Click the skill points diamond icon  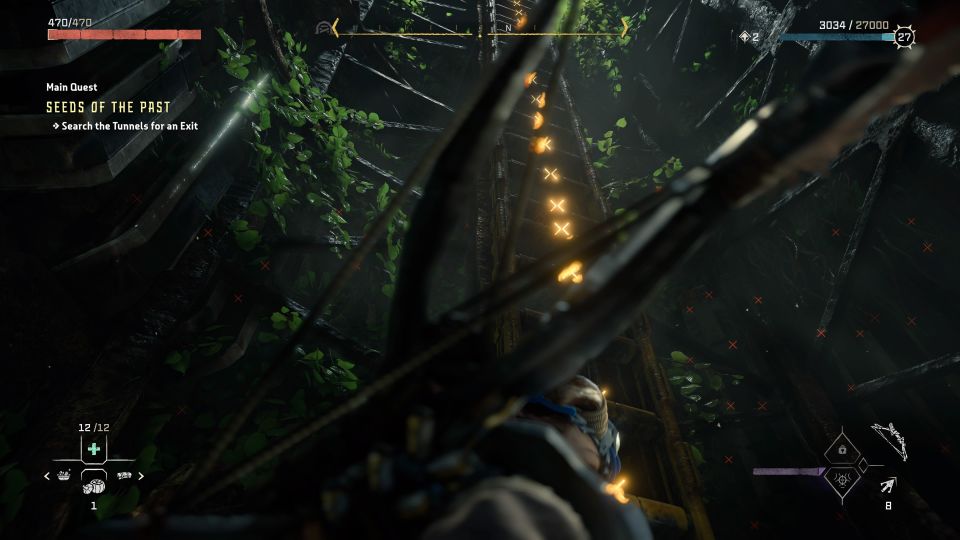point(743,37)
